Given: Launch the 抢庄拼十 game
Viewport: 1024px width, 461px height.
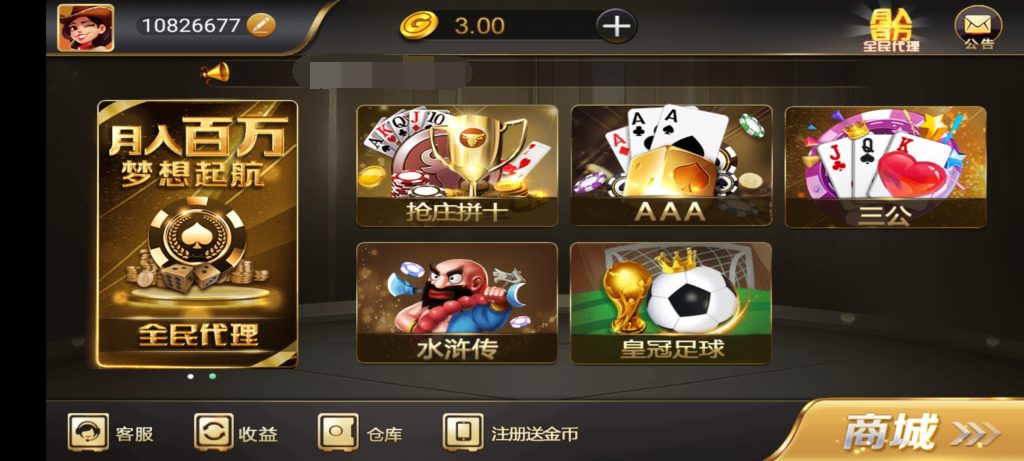Looking at the screenshot, I should (x=457, y=165).
